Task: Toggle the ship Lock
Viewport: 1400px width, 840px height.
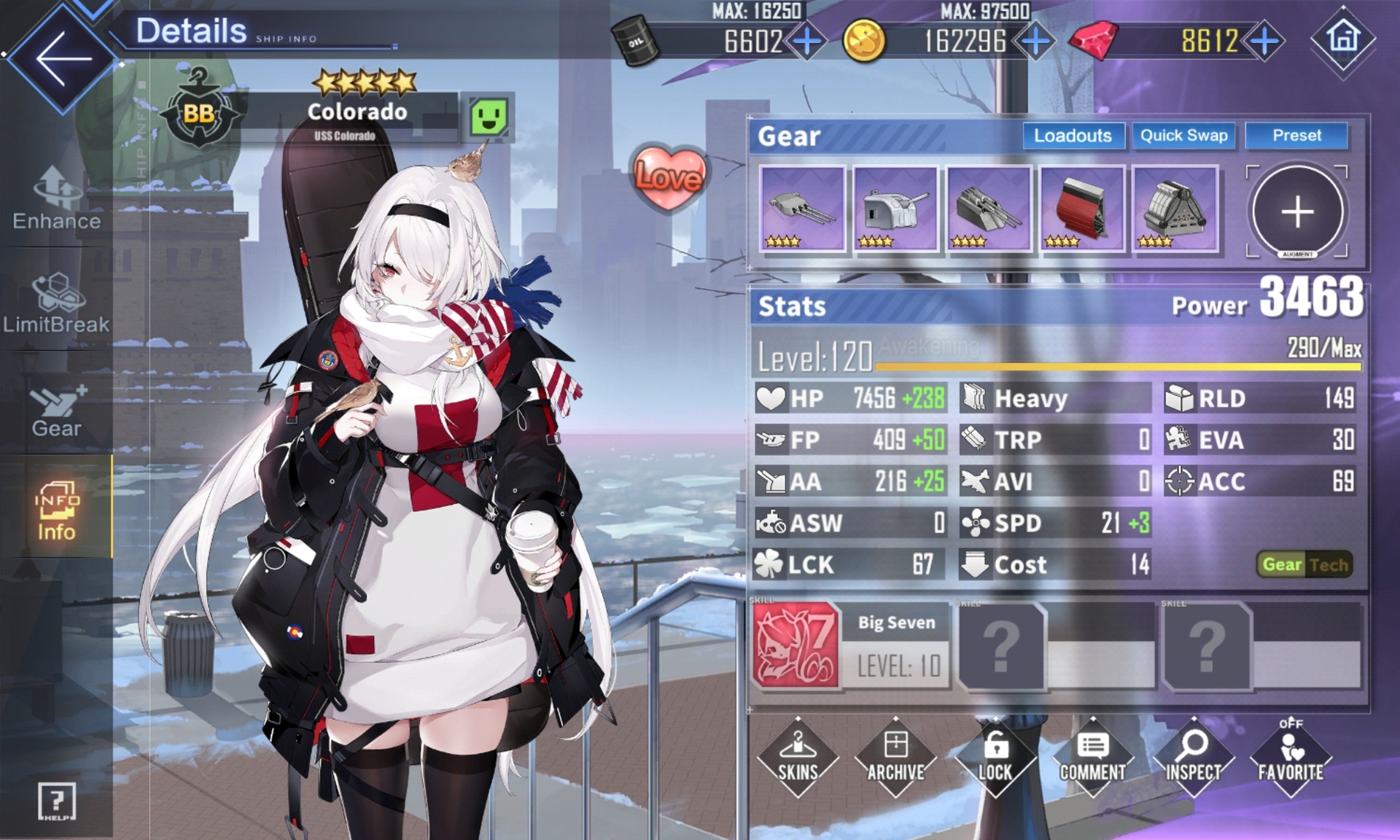Action: 995,757
